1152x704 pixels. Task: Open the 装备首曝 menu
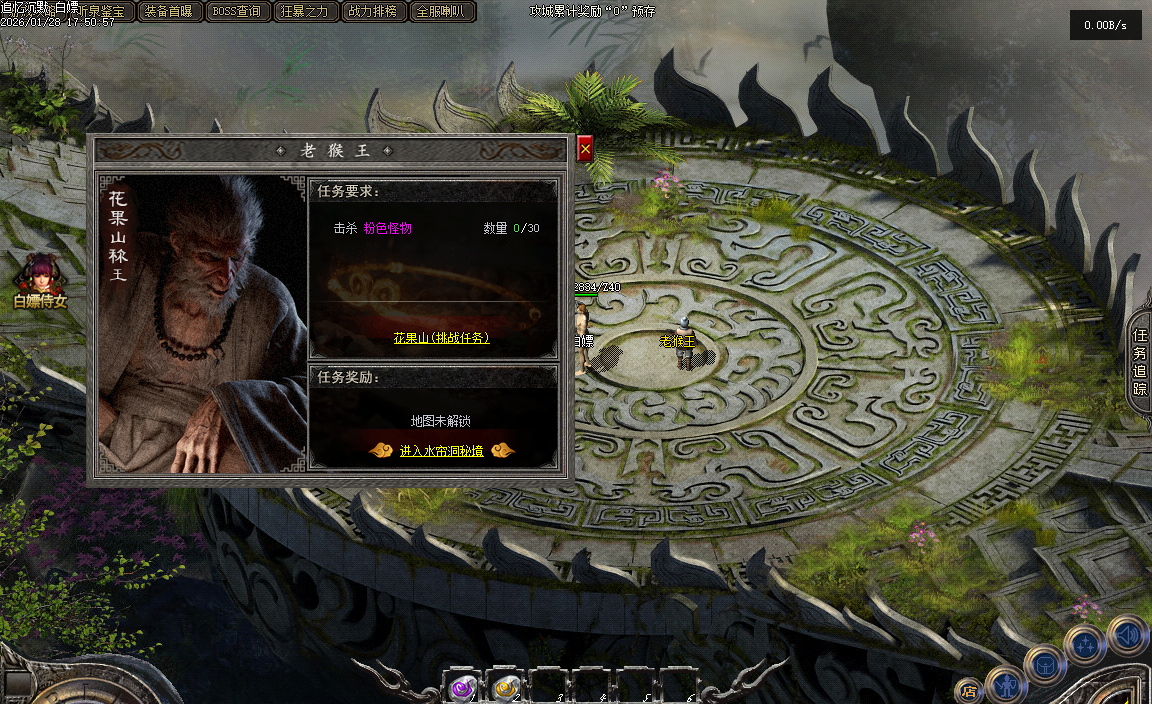click(x=167, y=12)
